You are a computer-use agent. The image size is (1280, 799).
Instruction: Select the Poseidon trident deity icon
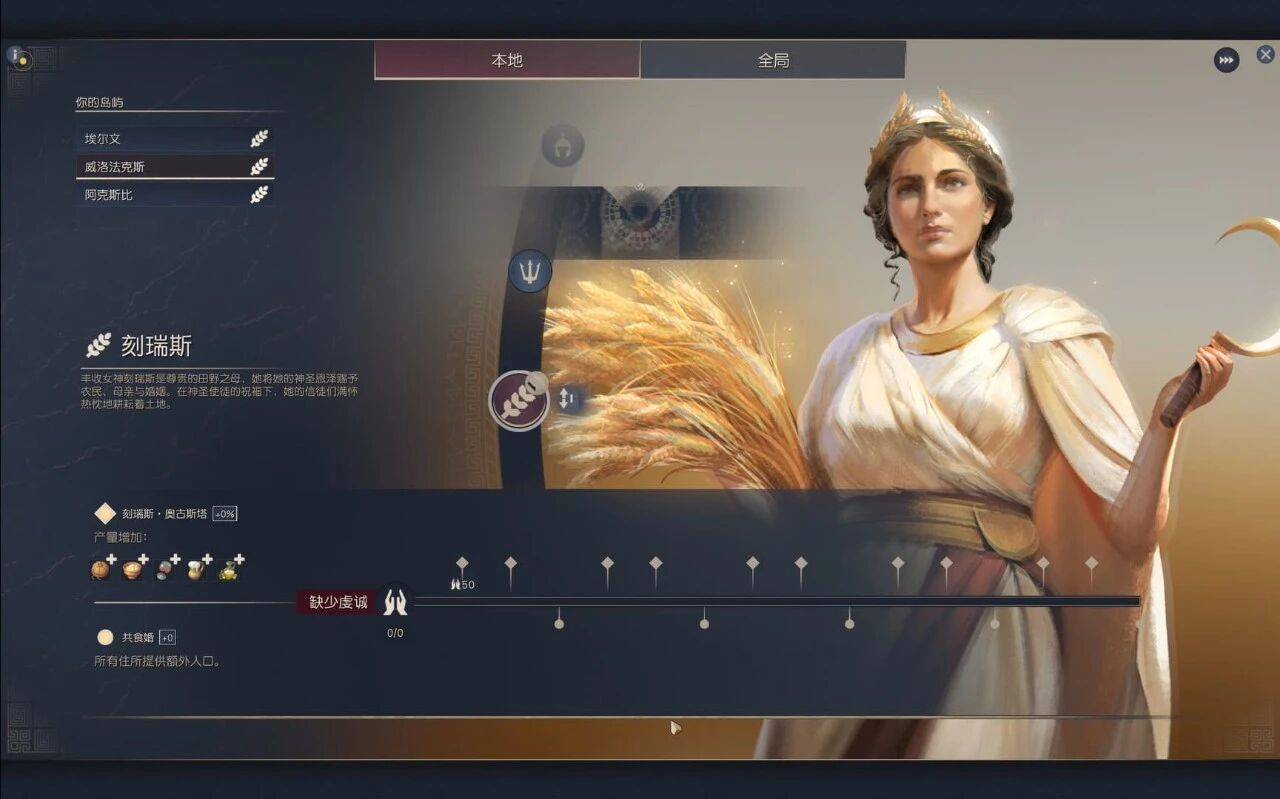(528, 271)
